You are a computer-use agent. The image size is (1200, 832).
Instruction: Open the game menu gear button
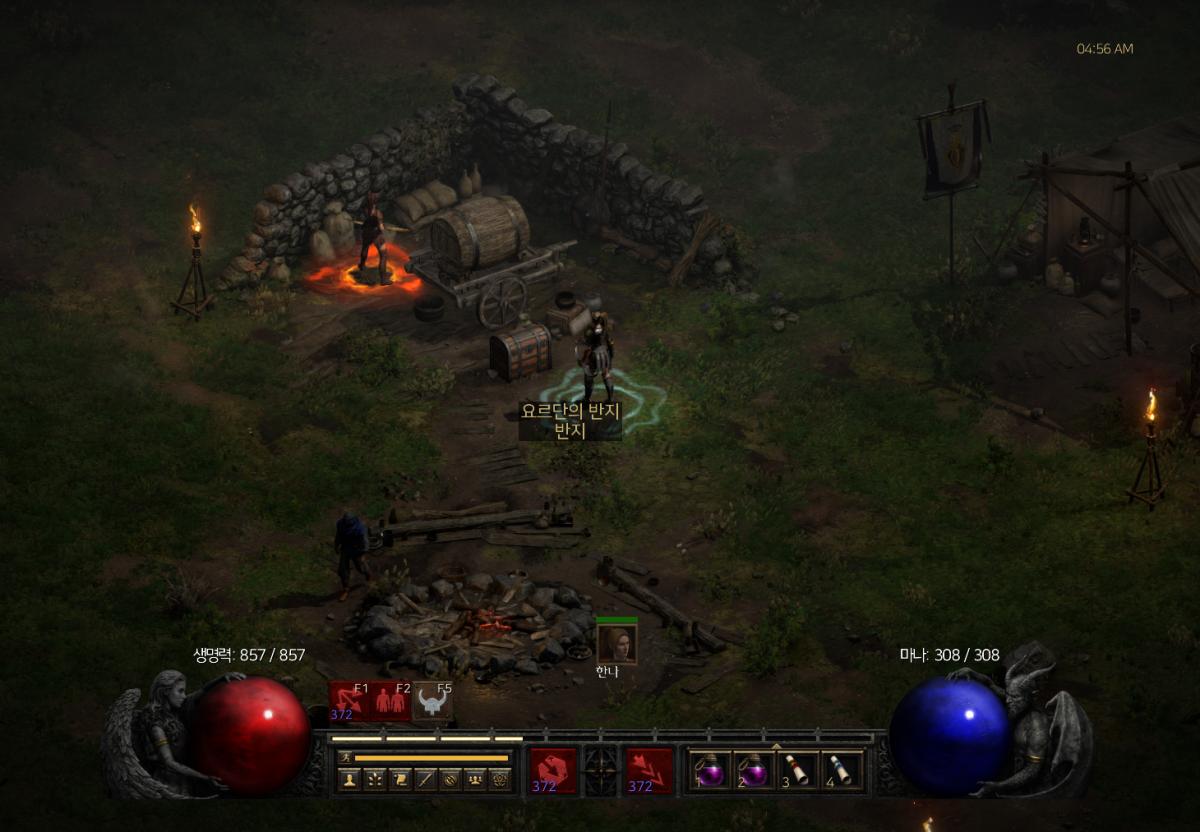[x=499, y=780]
